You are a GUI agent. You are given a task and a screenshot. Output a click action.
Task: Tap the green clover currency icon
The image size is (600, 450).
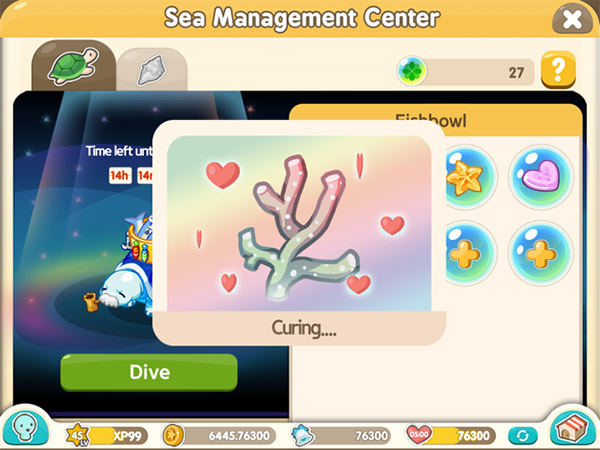412,71
